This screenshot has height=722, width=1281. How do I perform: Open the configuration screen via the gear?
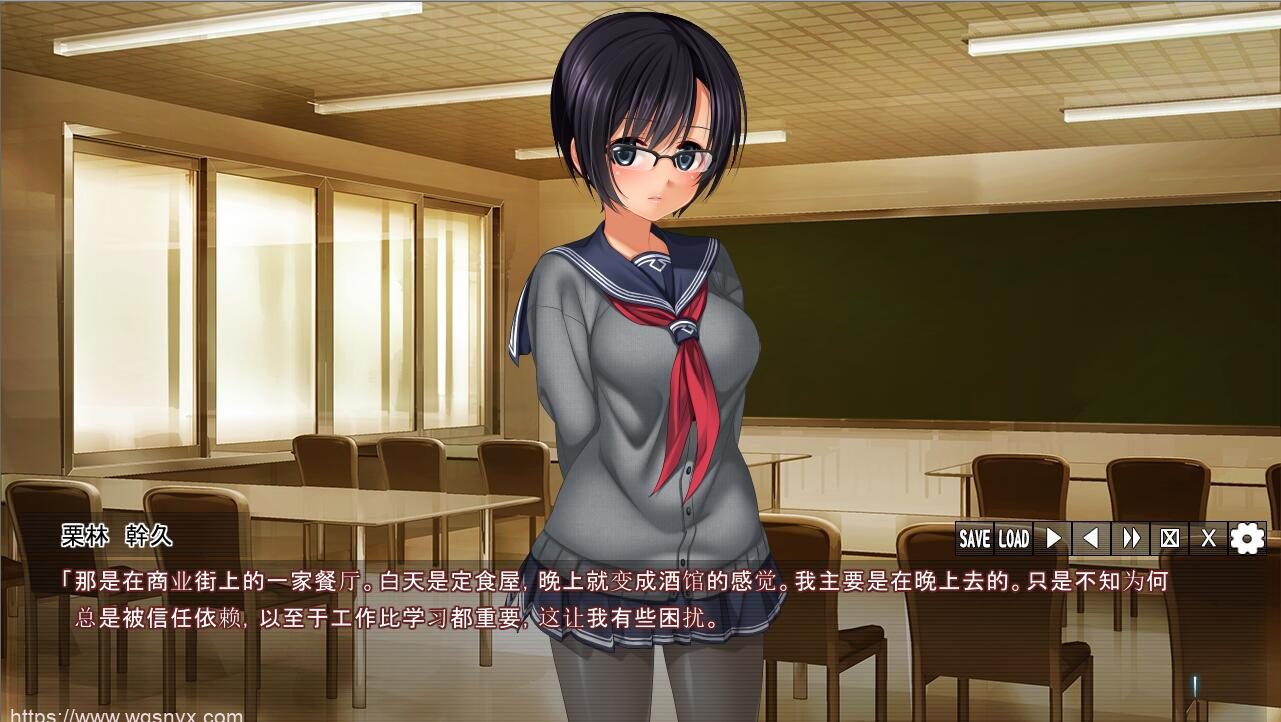coord(1245,538)
